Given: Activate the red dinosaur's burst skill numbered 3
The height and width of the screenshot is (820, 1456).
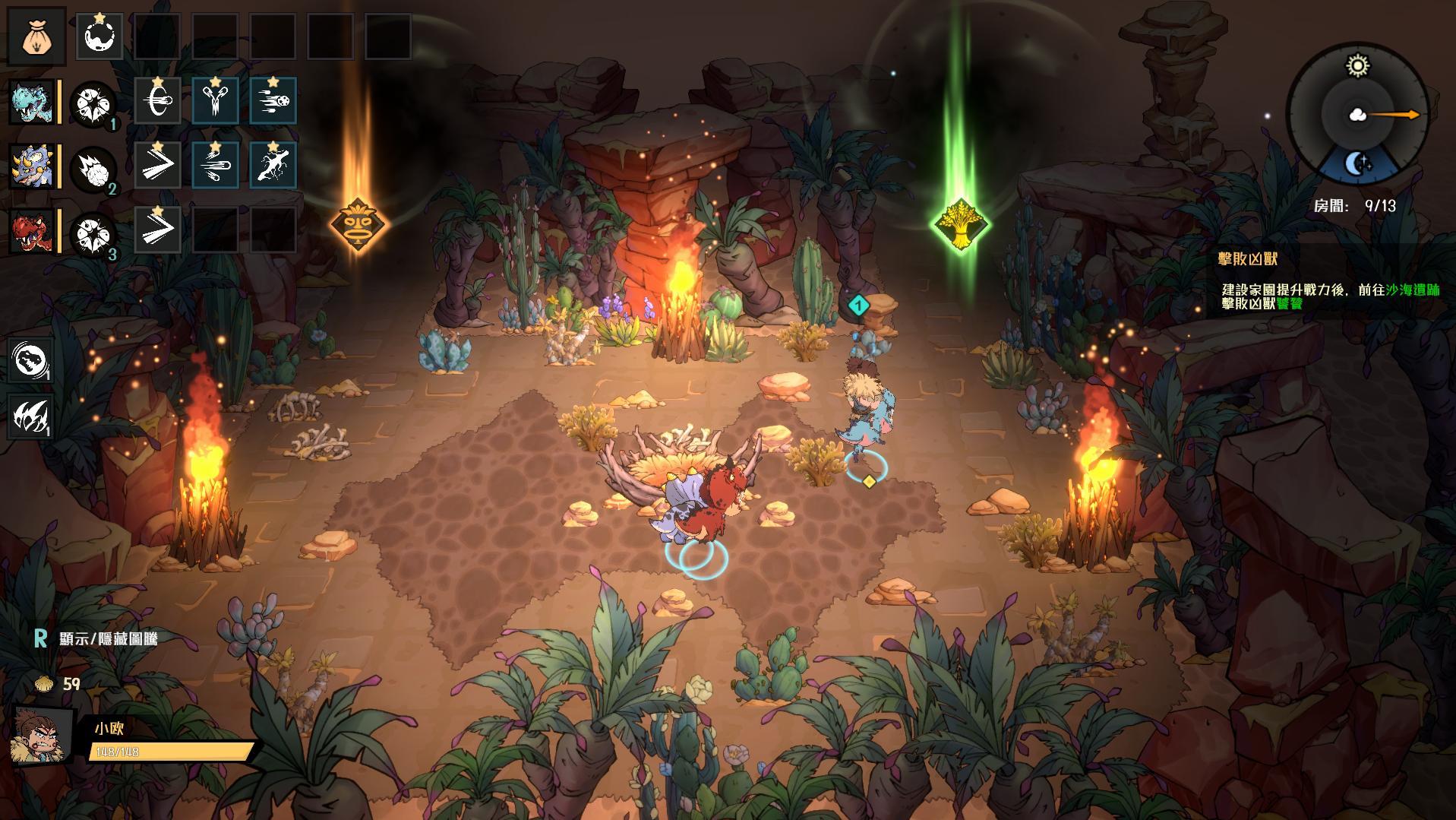Looking at the screenshot, I should pyautogui.click(x=93, y=233).
